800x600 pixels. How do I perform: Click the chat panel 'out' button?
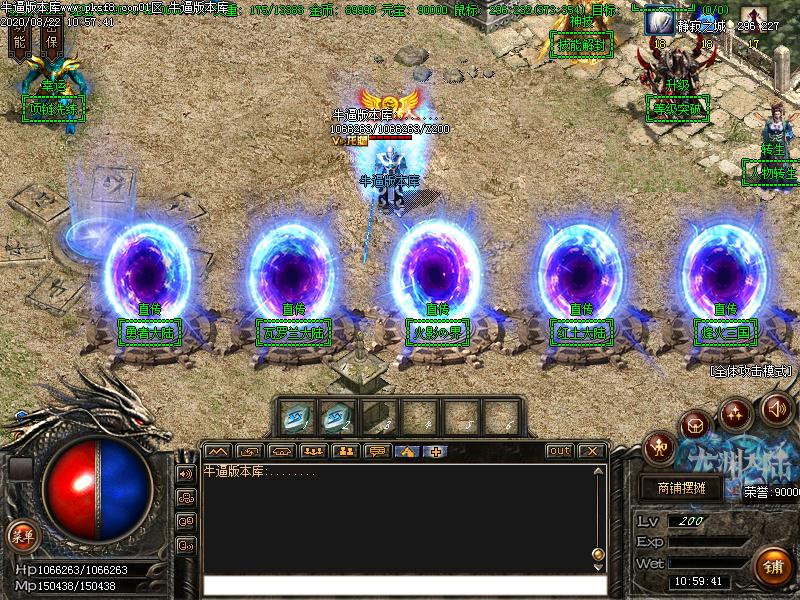[560, 451]
